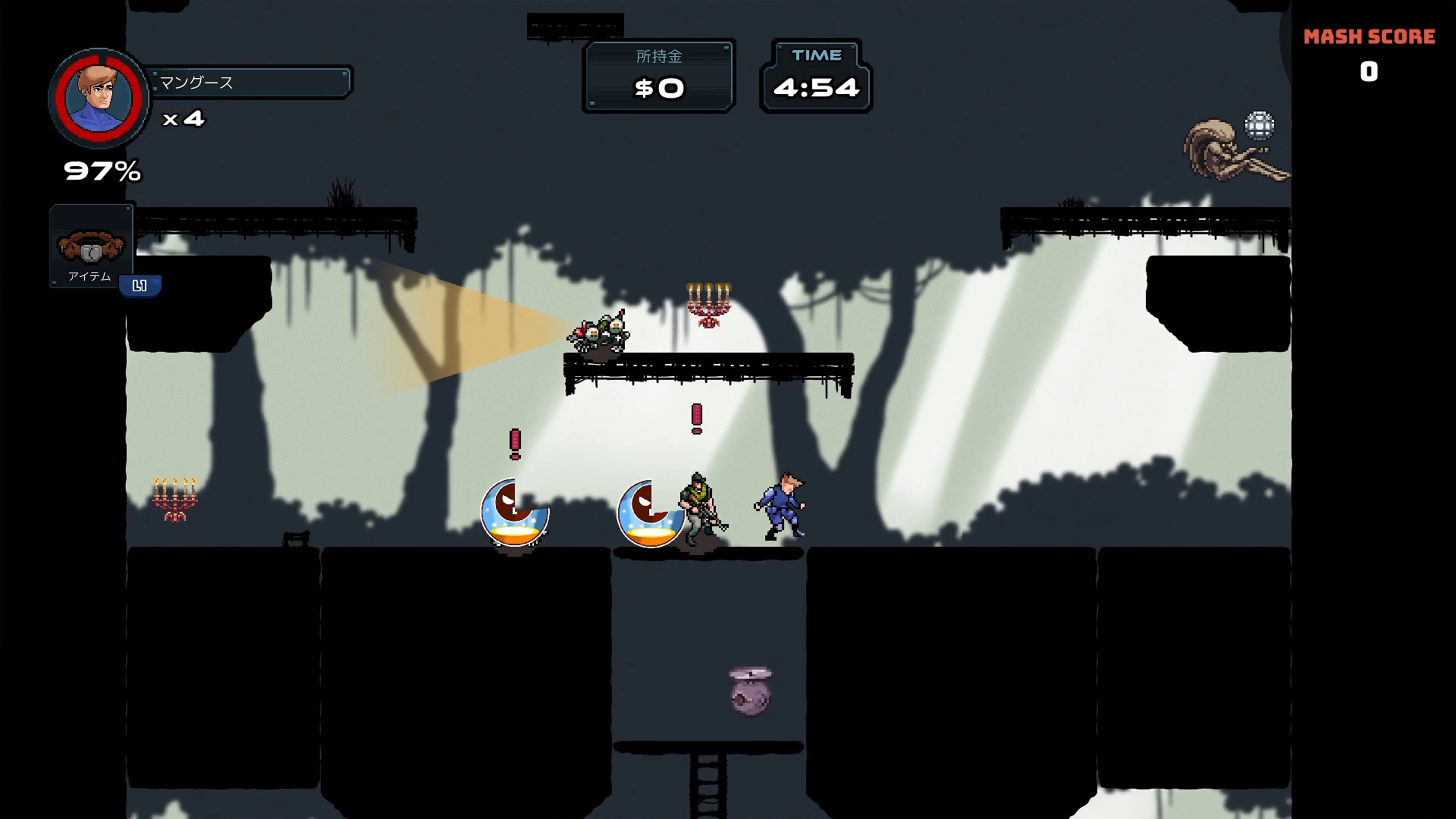Click the L1 button badge on item slot
Image resolution: width=1456 pixels, height=819 pixels.
pyautogui.click(x=140, y=286)
